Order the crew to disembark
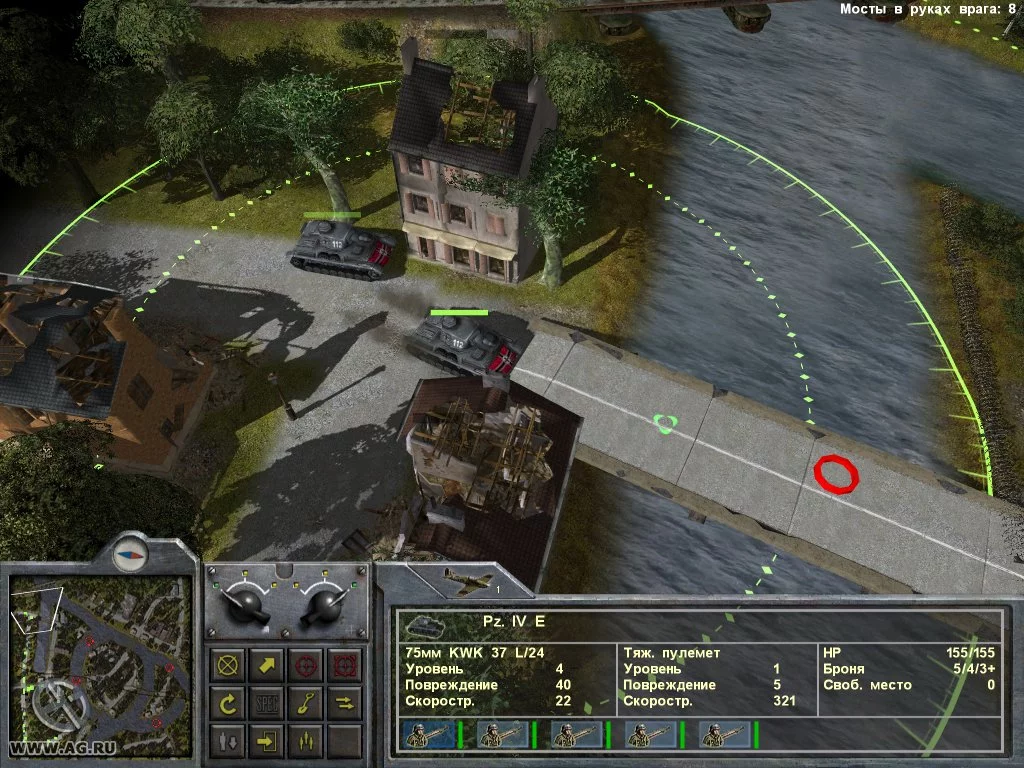1024x768 pixels. (x=227, y=742)
